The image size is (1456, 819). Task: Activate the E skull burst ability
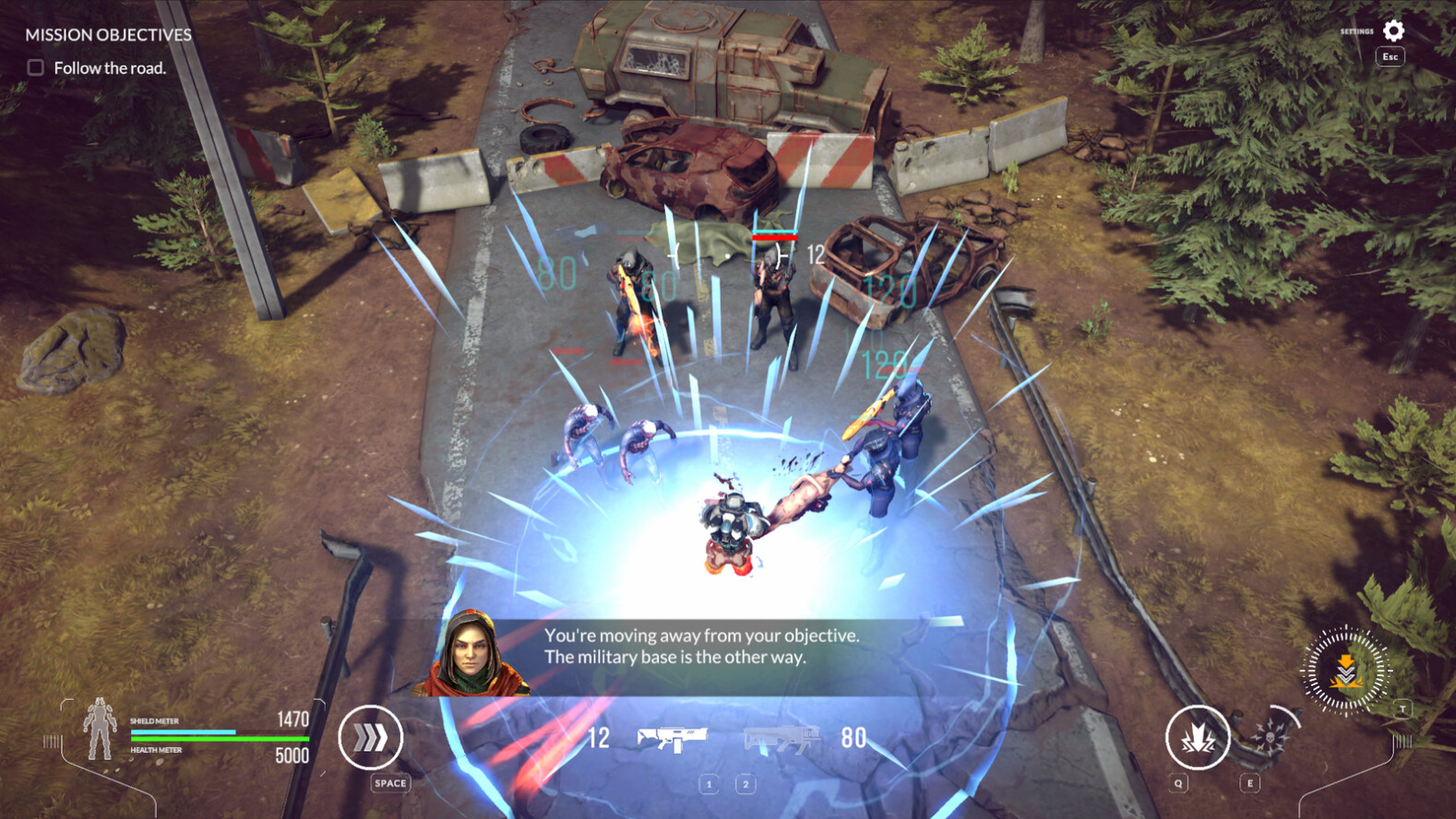(x=1270, y=737)
